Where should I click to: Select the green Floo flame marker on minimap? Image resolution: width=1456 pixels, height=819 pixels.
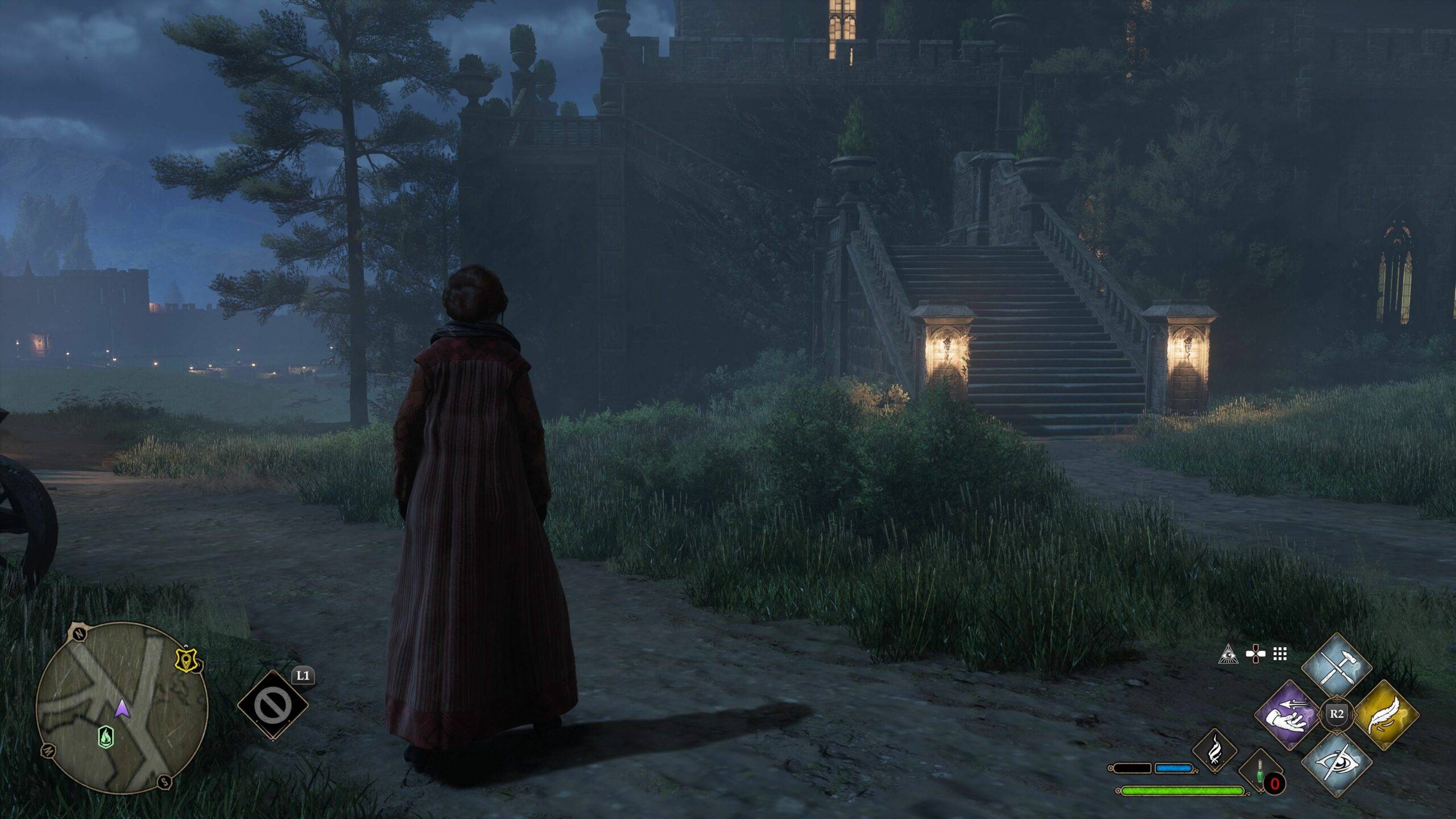coord(105,737)
